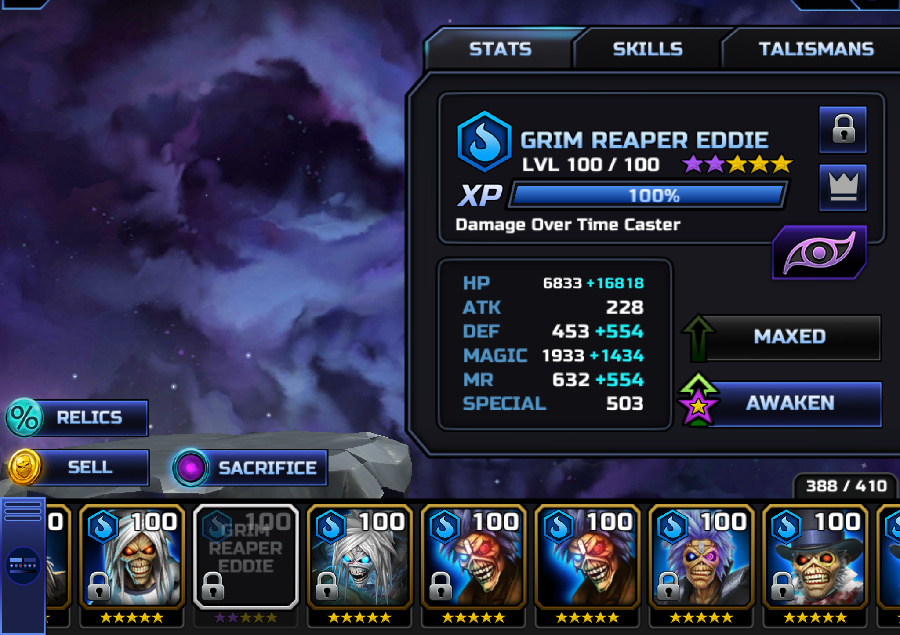The height and width of the screenshot is (635, 900).
Task: Sell this character
Action: (78, 467)
